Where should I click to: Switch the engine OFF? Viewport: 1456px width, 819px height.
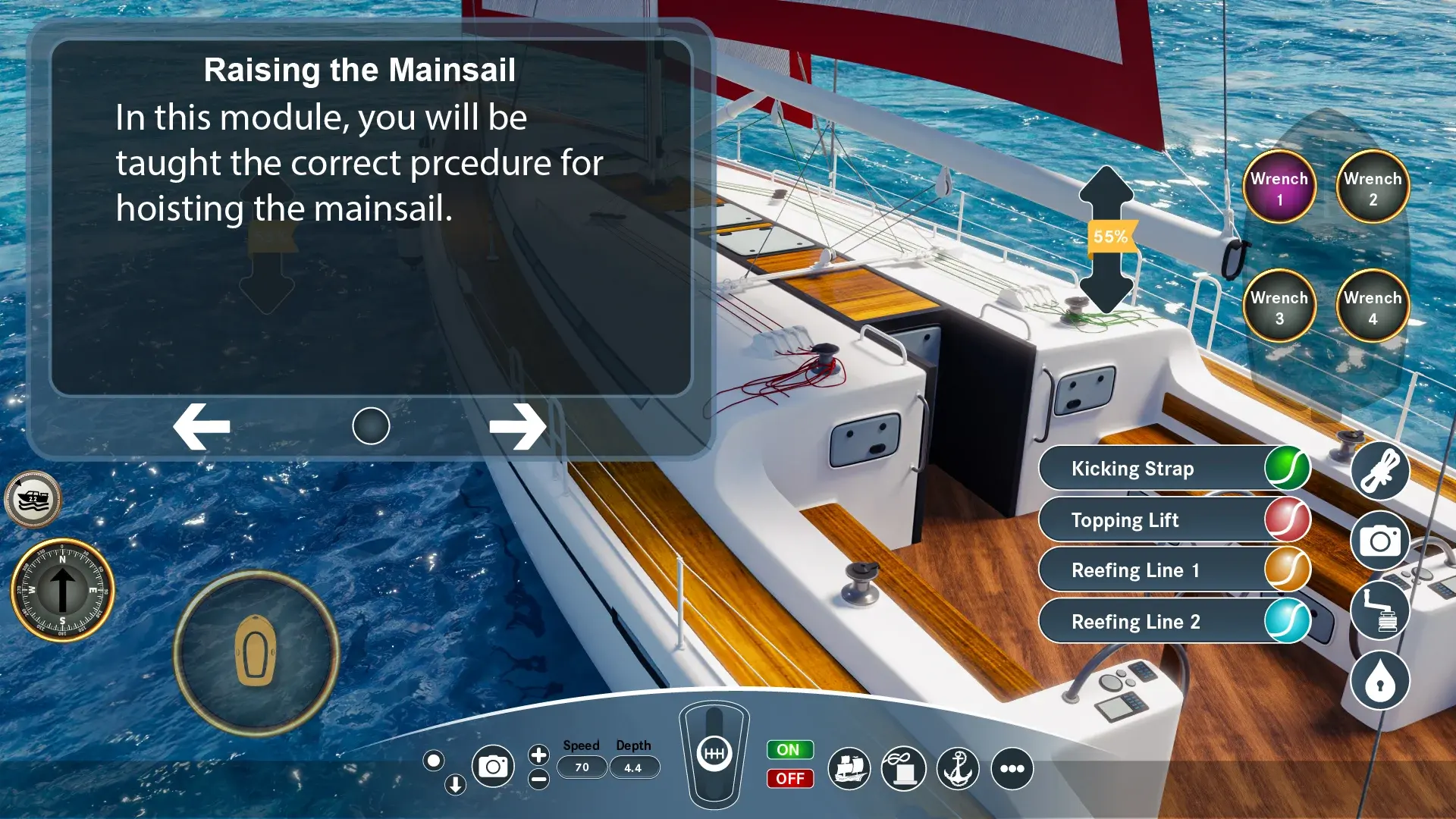click(x=789, y=779)
